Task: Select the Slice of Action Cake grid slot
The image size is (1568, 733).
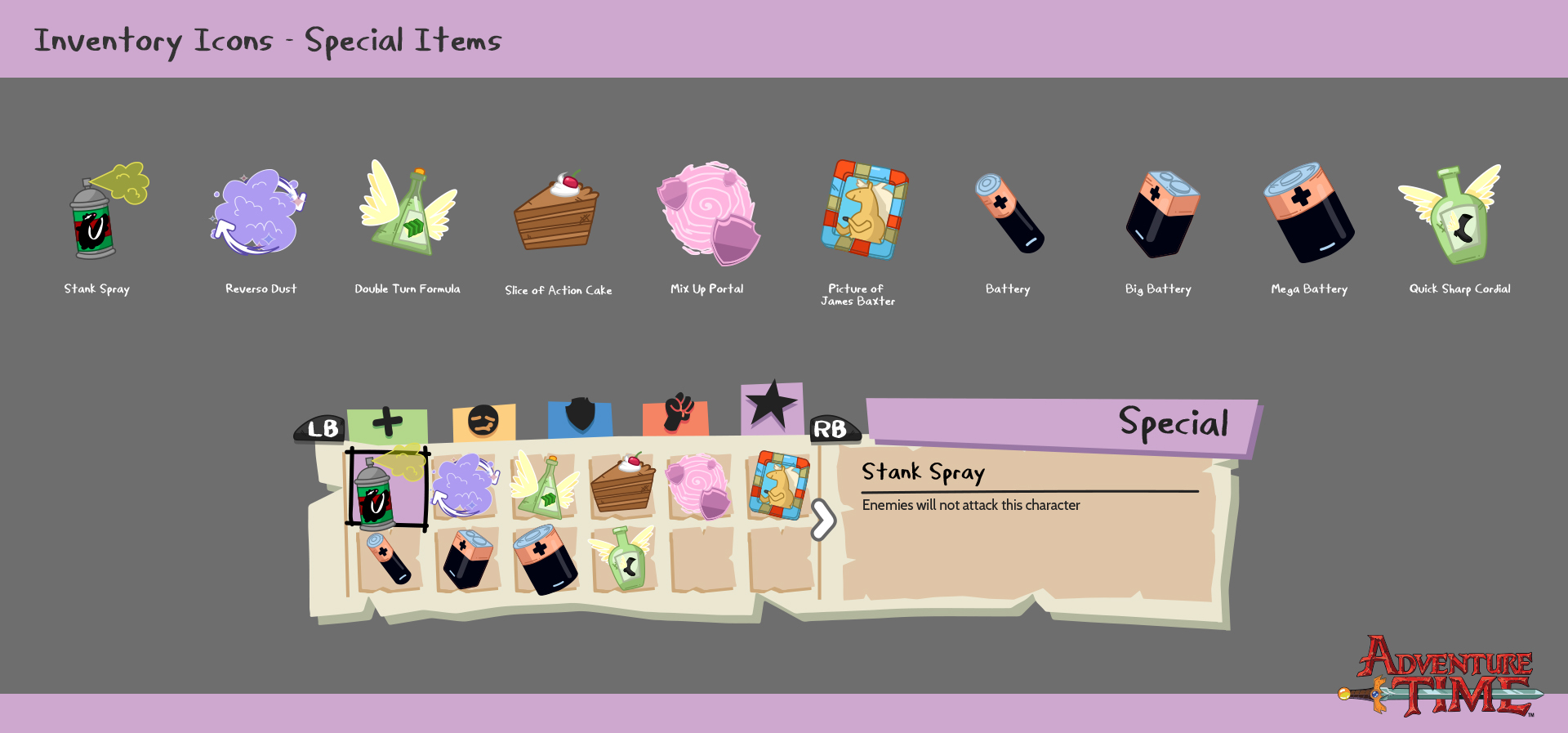Action: tap(622, 487)
